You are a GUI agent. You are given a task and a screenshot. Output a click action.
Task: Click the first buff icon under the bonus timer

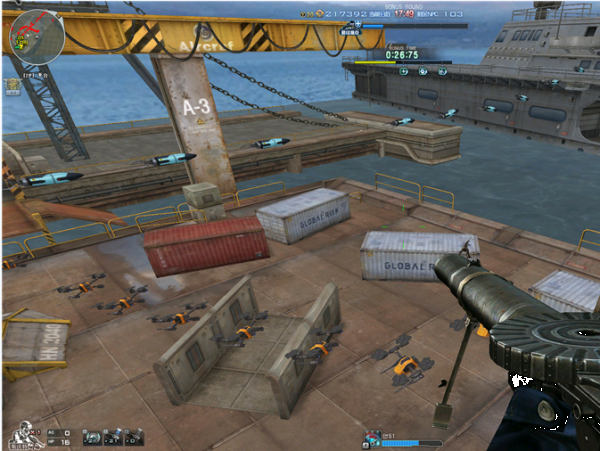[402, 71]
